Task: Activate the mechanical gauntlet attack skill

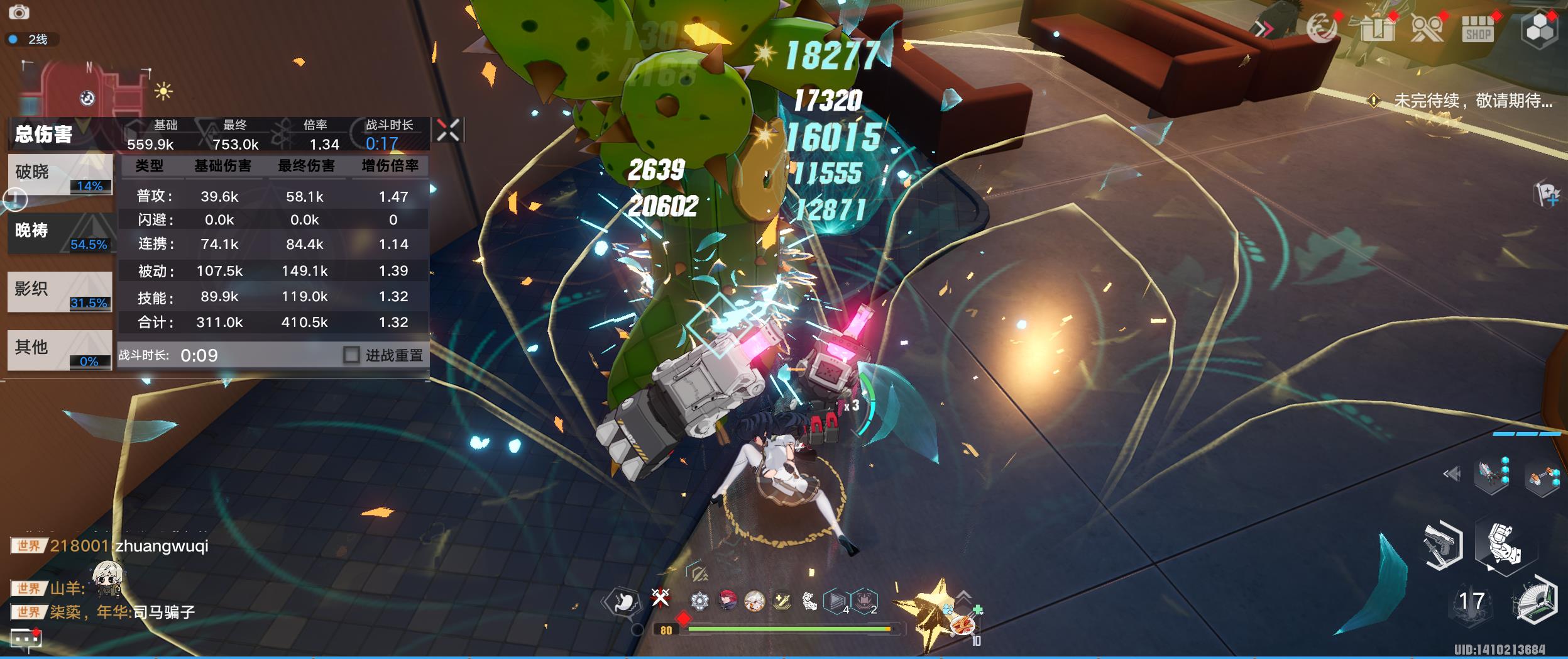Action: tap(1504, 545)
